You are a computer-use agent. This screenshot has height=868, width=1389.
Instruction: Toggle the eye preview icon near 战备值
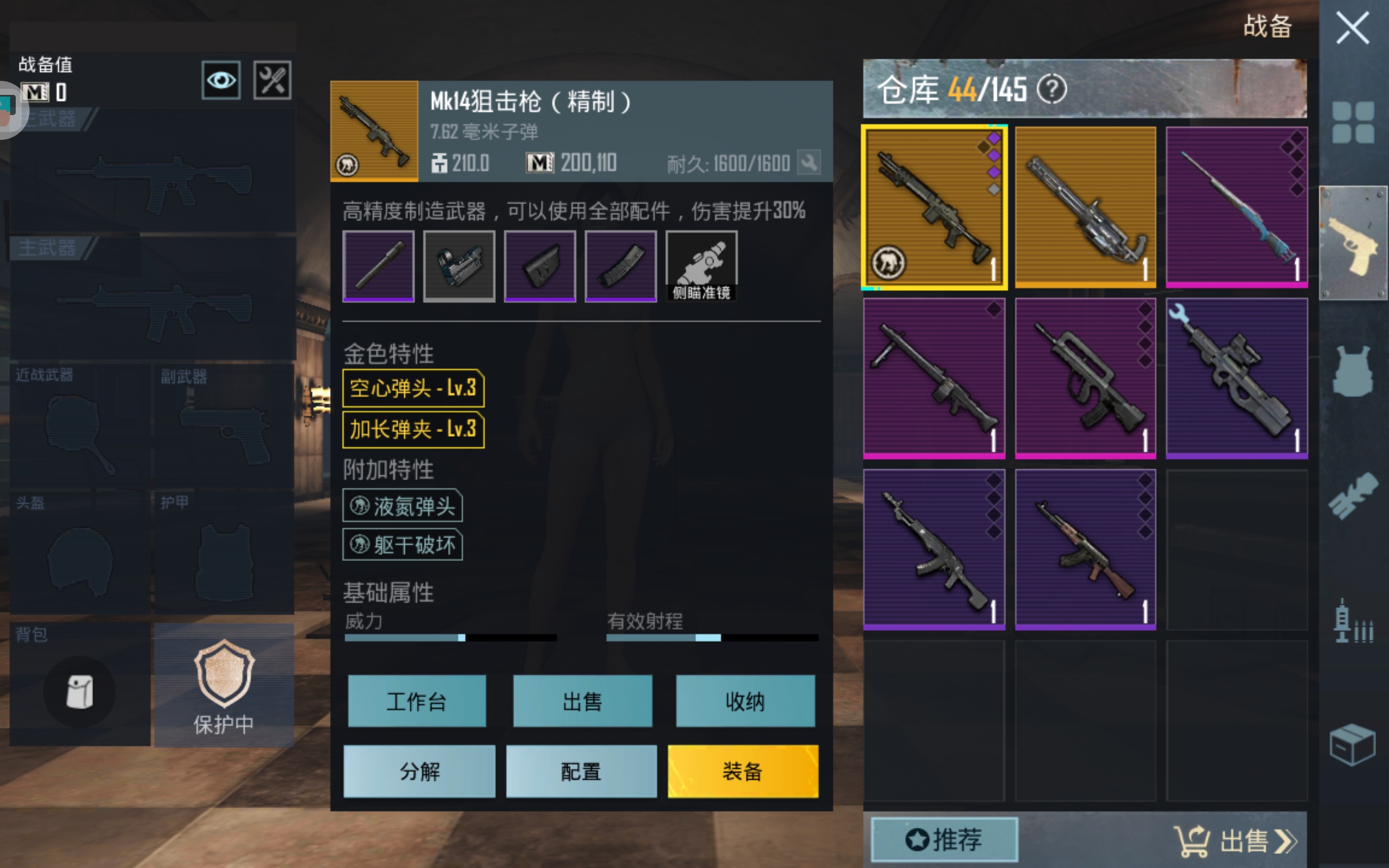point(221,80)
